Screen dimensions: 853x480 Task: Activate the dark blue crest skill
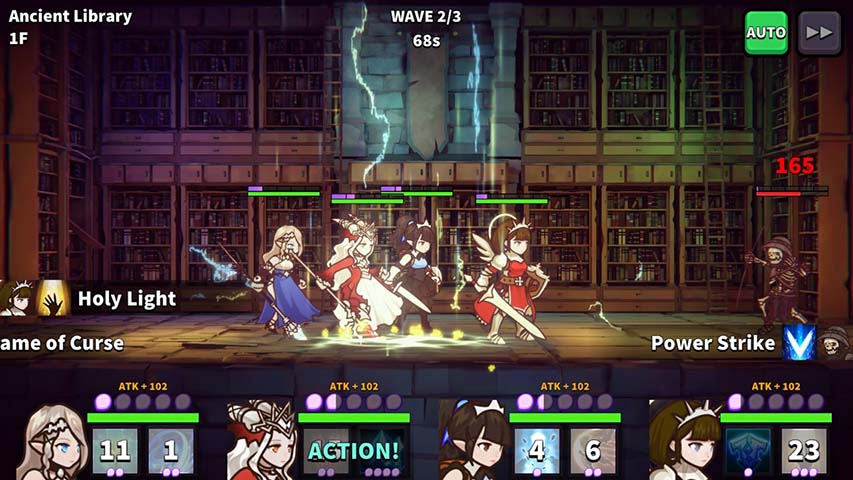[748, 450]
